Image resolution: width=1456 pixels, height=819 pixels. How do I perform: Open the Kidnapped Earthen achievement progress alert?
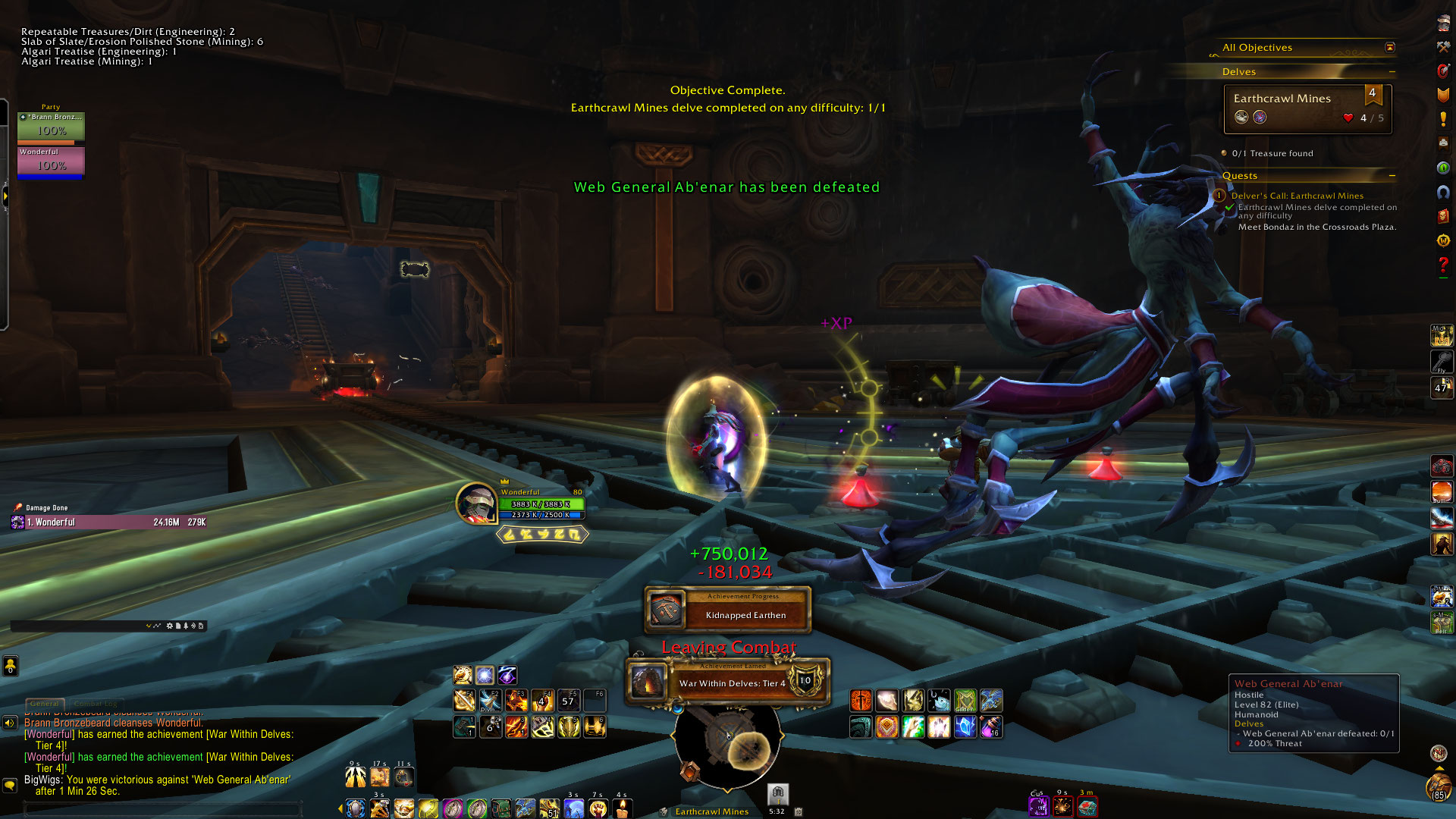click(x=728, y=610)
